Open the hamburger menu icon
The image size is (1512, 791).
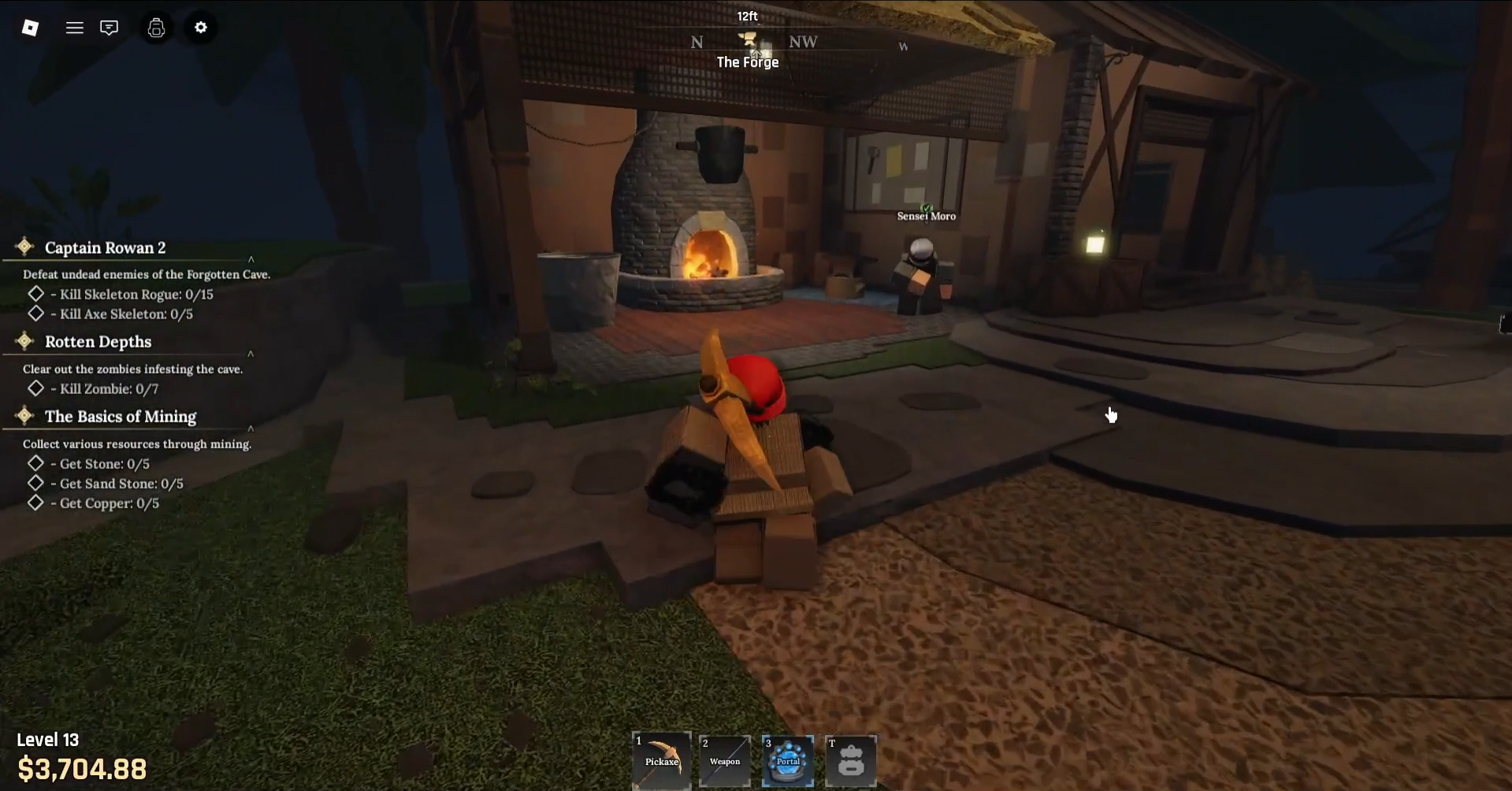(74, 28)
